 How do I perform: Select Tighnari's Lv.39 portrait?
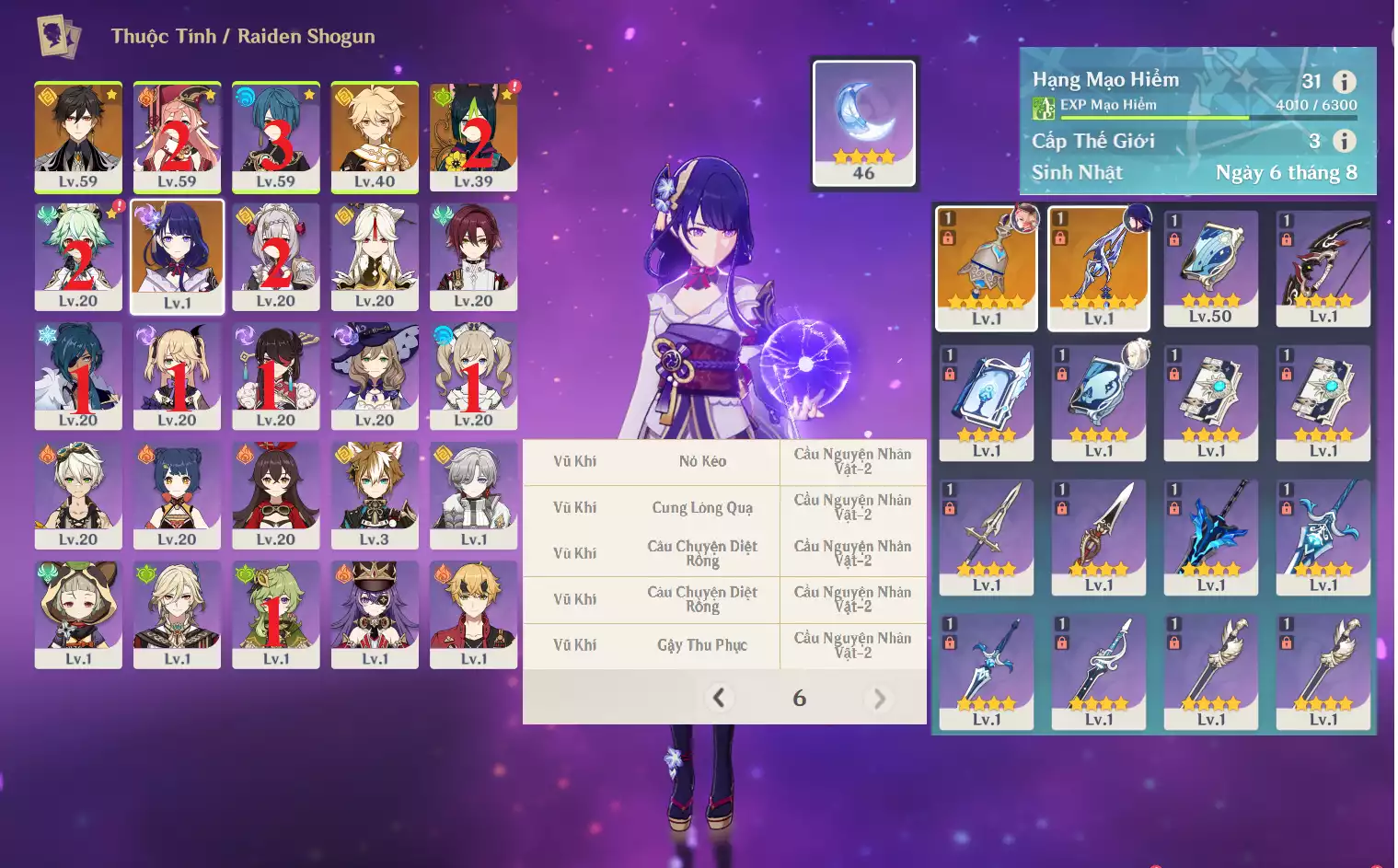tap(473, 136)
